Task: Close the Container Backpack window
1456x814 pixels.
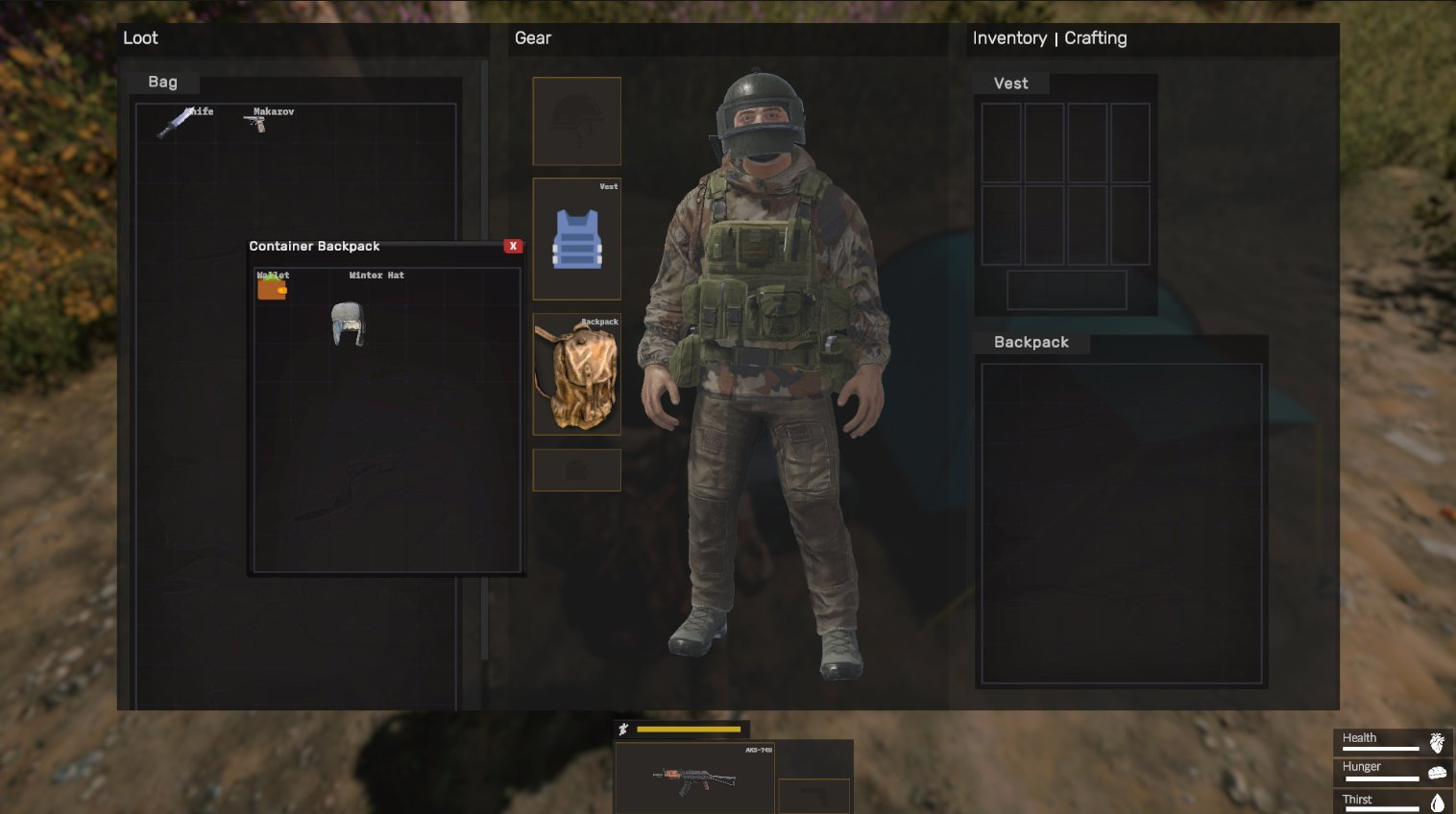Action: pos(514,246)
